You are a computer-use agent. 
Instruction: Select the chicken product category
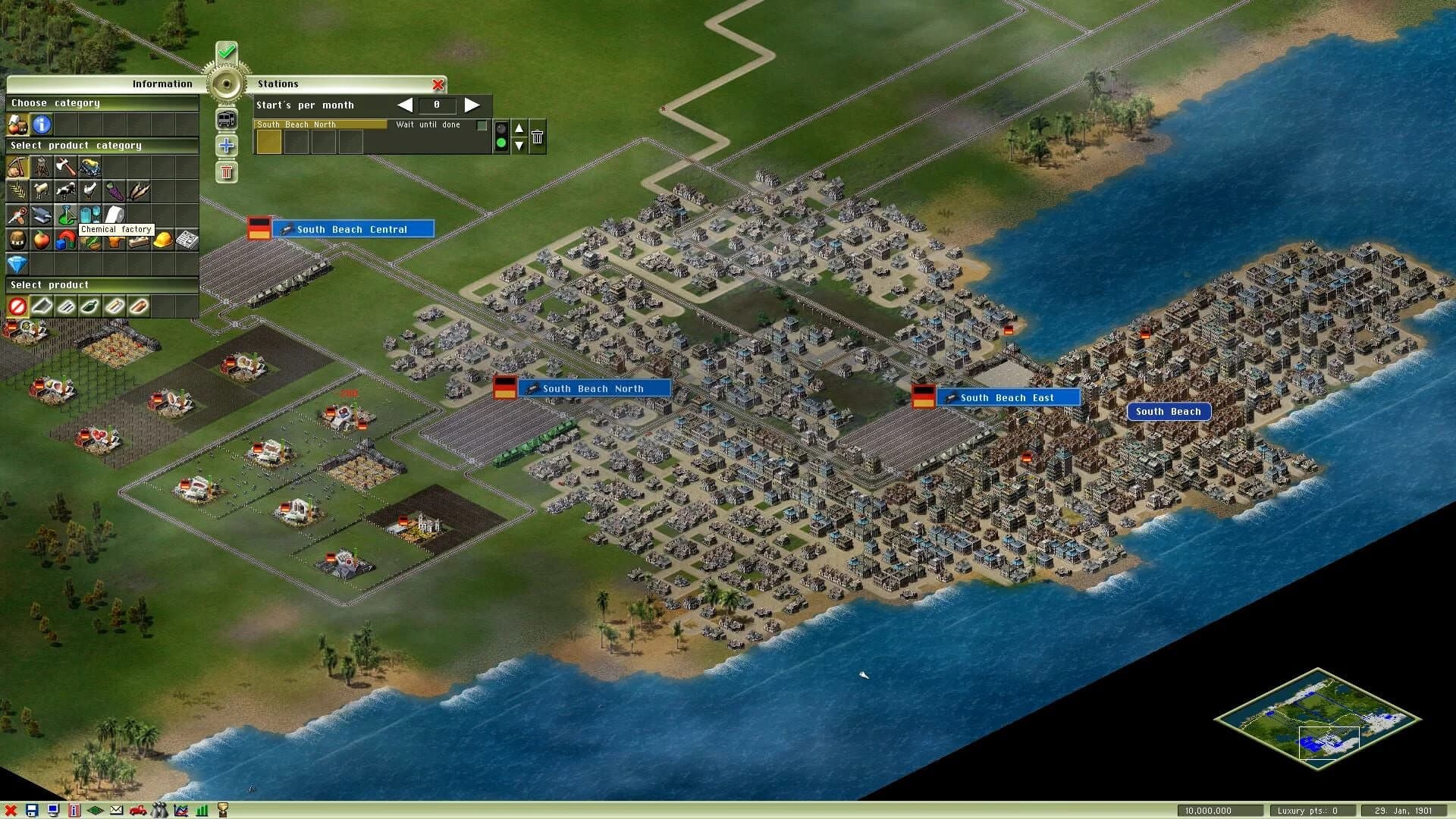pos(89,191)
